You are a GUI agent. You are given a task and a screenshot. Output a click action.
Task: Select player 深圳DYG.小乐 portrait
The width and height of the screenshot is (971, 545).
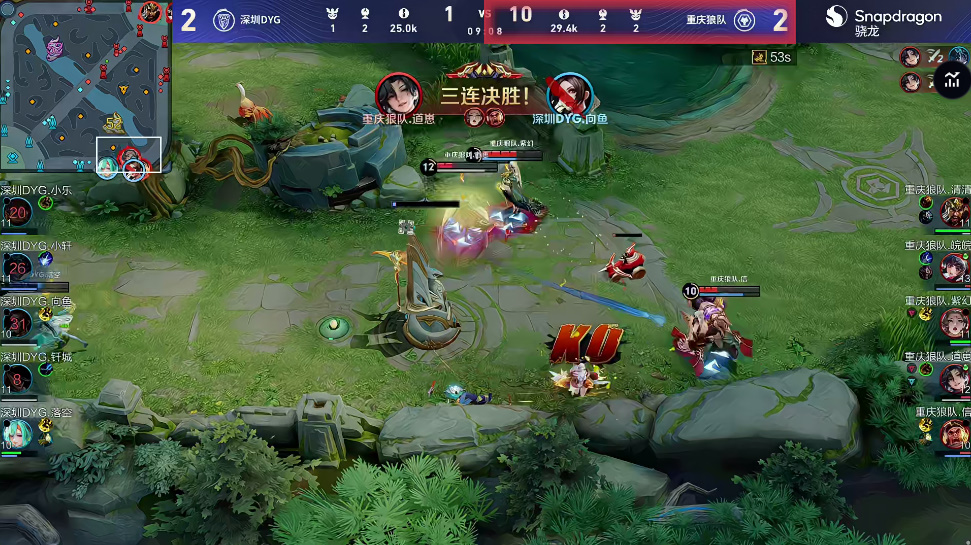tap(18, 212)
